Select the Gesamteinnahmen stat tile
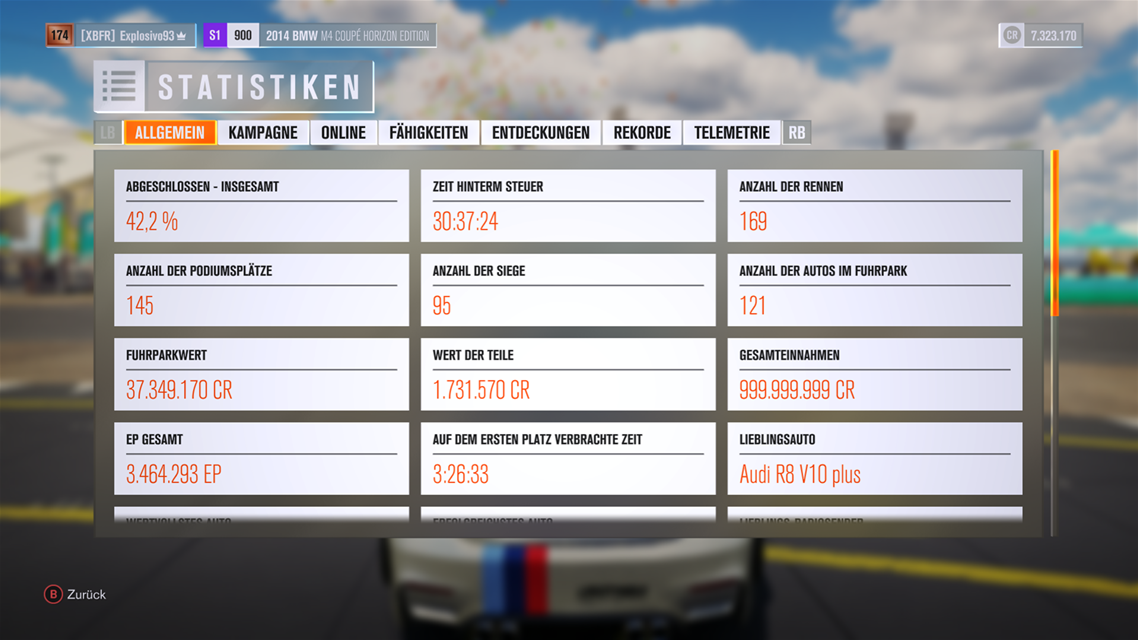 coord(874,374)
